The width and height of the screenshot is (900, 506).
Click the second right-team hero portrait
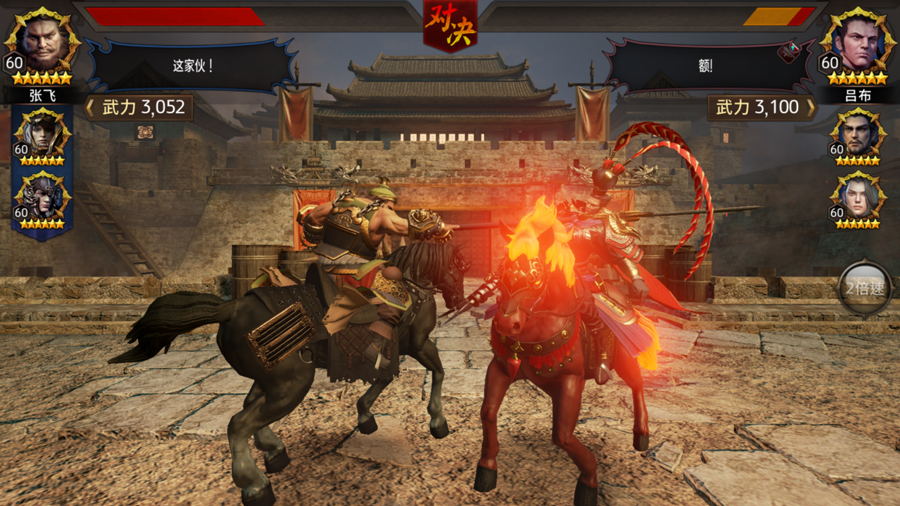857,134
